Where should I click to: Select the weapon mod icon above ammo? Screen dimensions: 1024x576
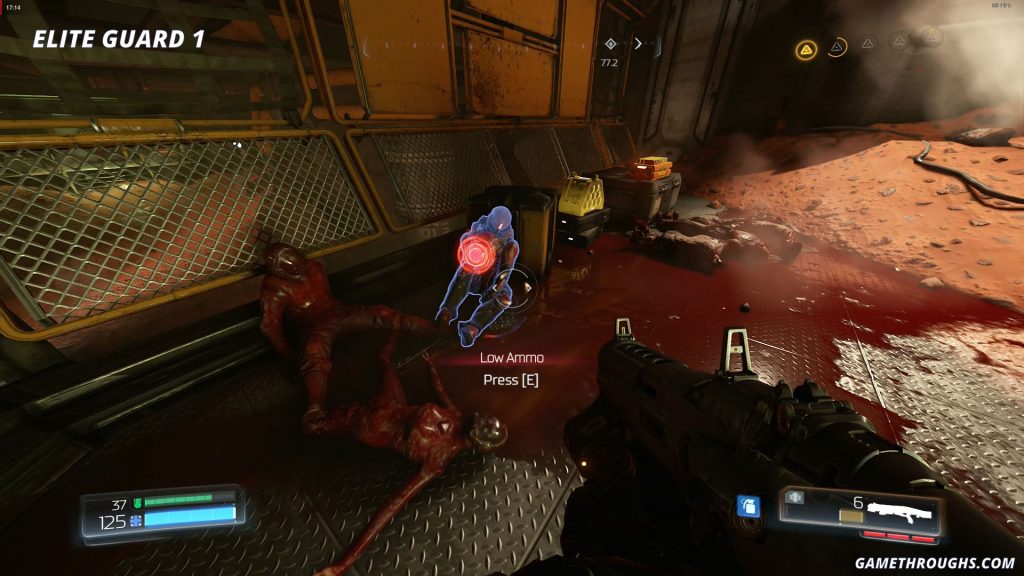(x=796, y=498)
